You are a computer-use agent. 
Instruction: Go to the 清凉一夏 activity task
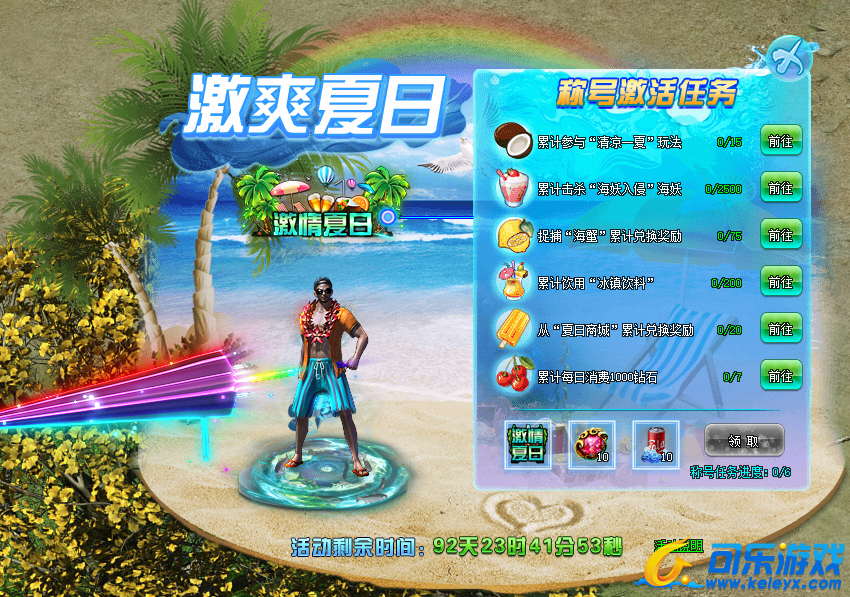tap(780, 142)
